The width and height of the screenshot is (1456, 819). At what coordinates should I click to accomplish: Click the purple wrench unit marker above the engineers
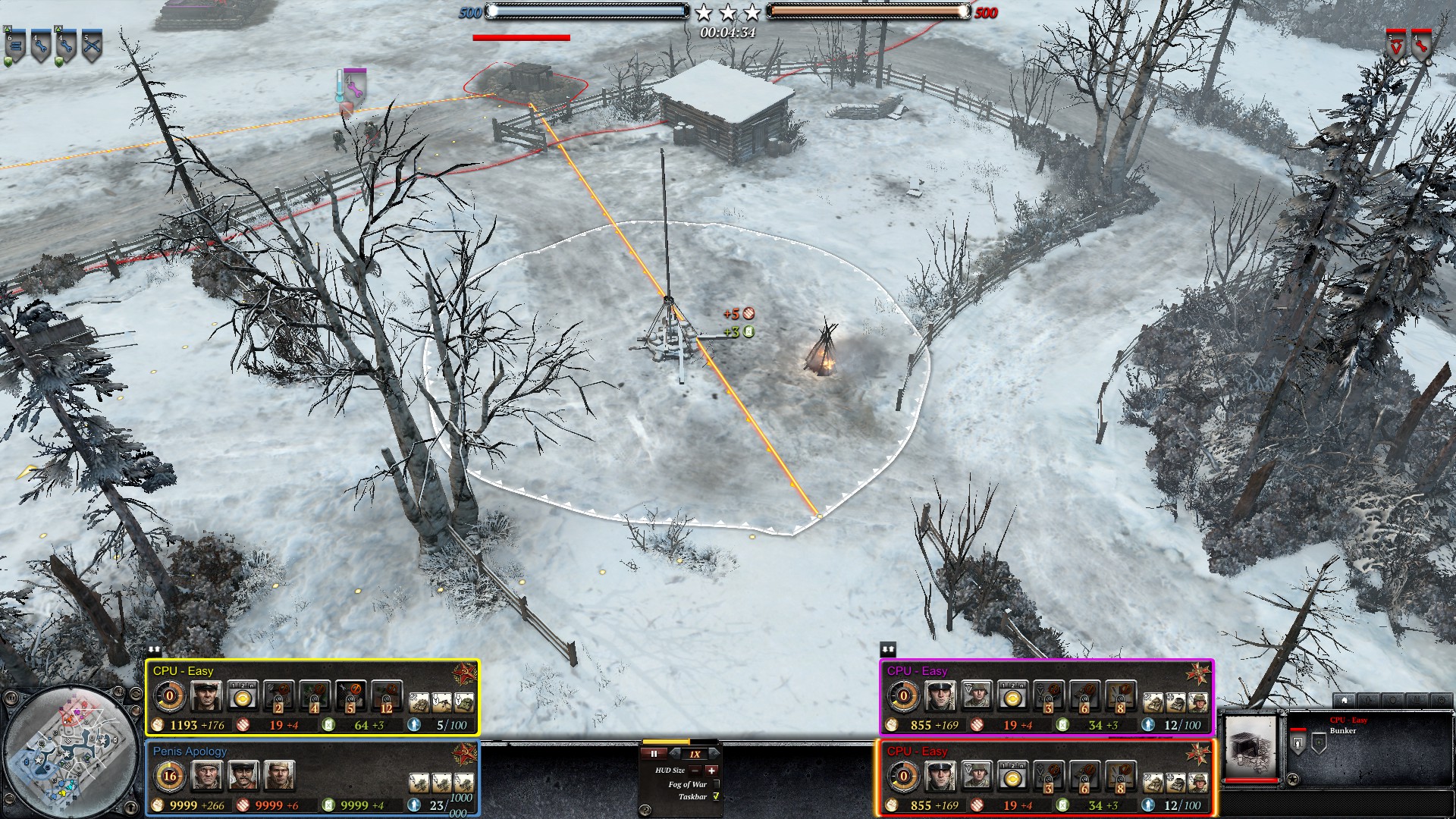click(x=354, y=83)
